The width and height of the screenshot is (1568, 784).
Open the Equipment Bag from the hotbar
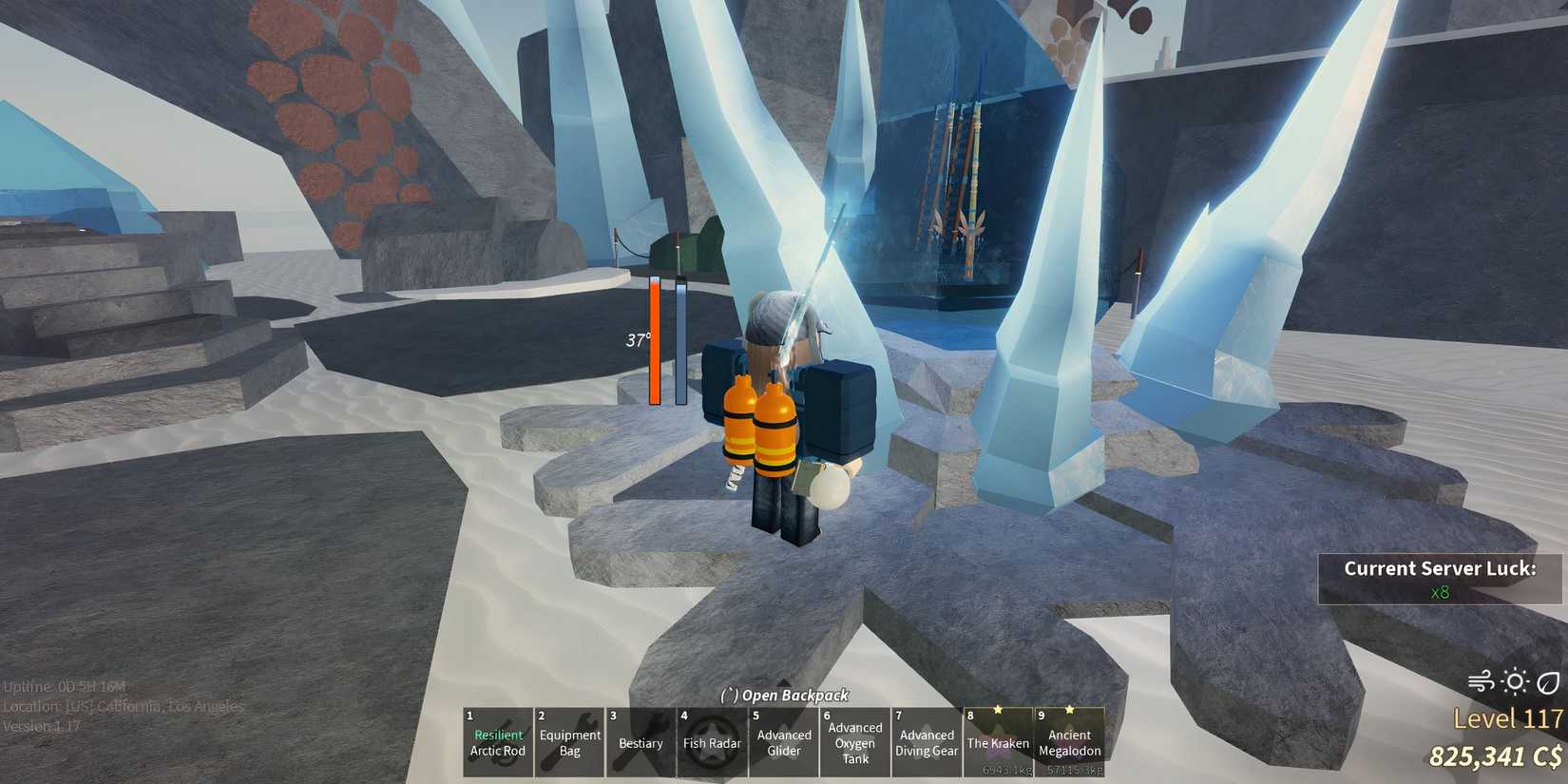pos(569,741)
